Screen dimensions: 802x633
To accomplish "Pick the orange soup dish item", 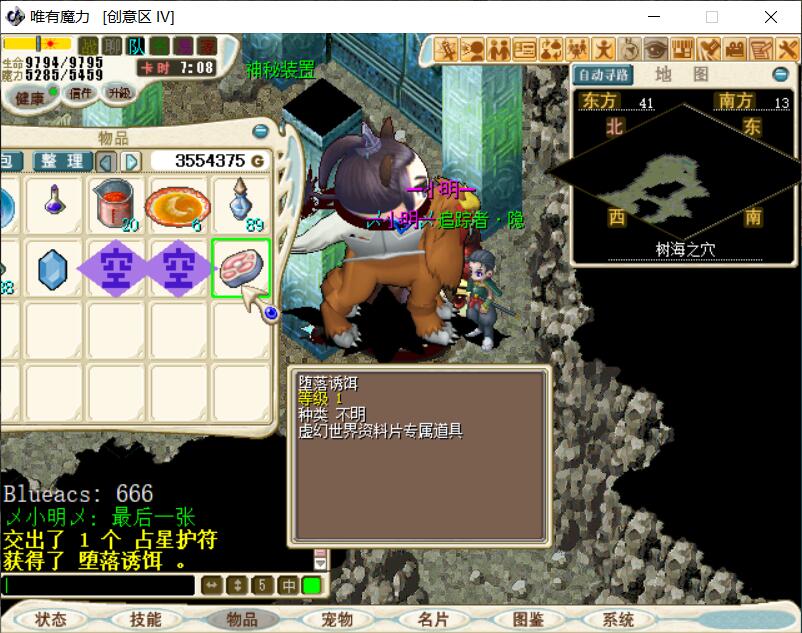I will (176, 205).
